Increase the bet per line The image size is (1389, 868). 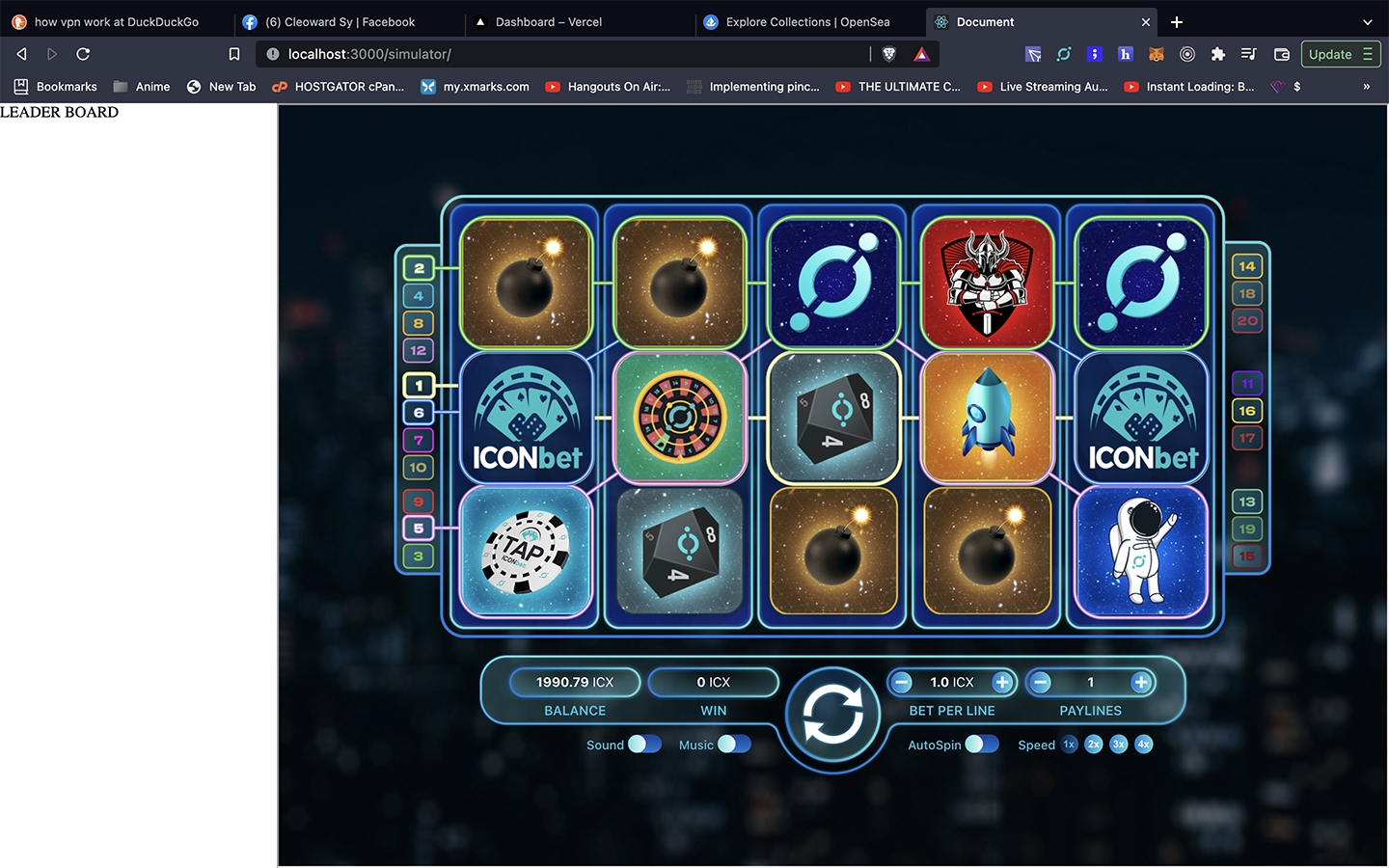click(1002, 683)
